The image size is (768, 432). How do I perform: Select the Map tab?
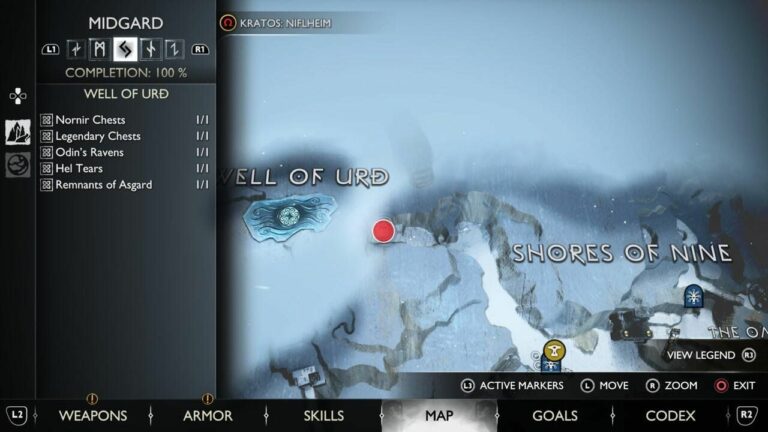click(x=439, y=415)
